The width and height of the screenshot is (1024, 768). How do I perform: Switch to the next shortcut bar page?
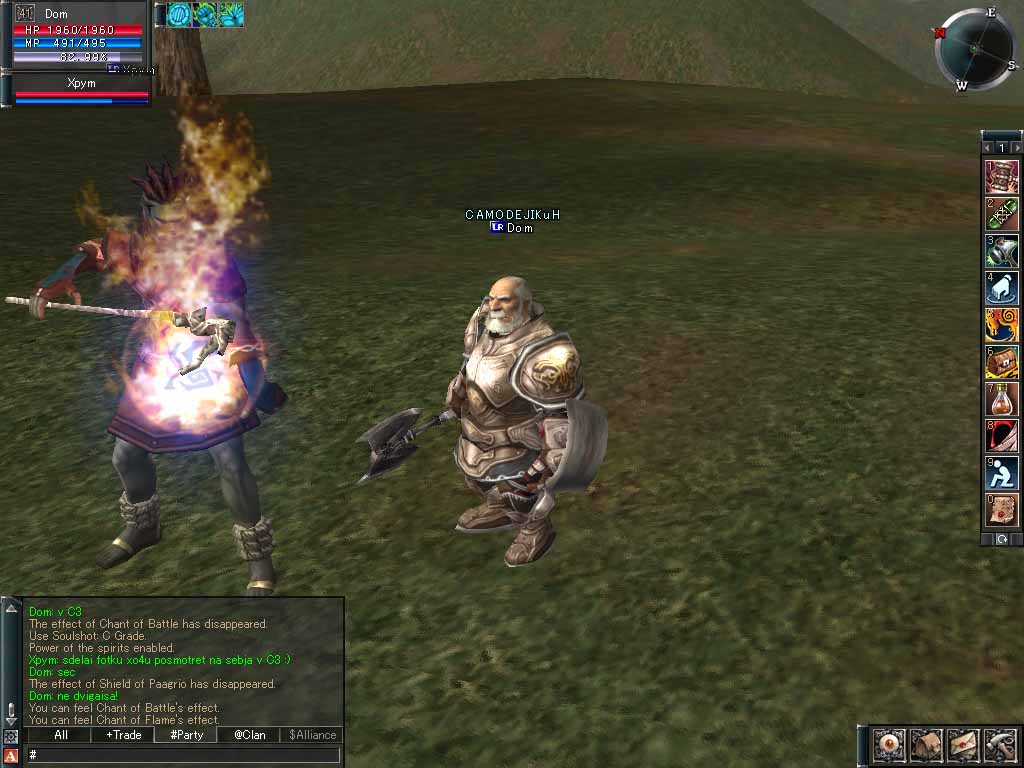[1017, 148]
